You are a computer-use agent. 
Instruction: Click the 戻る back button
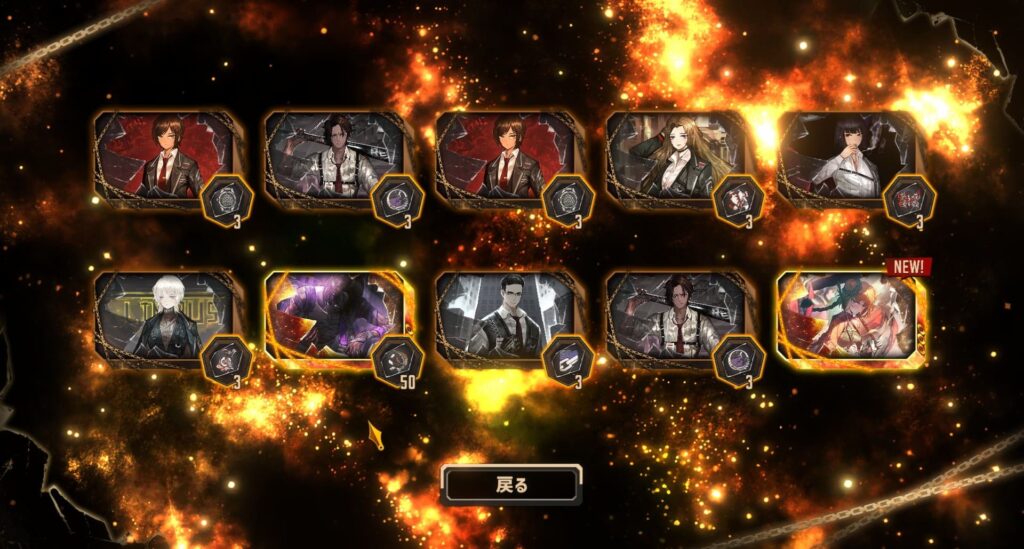[511, 485]
